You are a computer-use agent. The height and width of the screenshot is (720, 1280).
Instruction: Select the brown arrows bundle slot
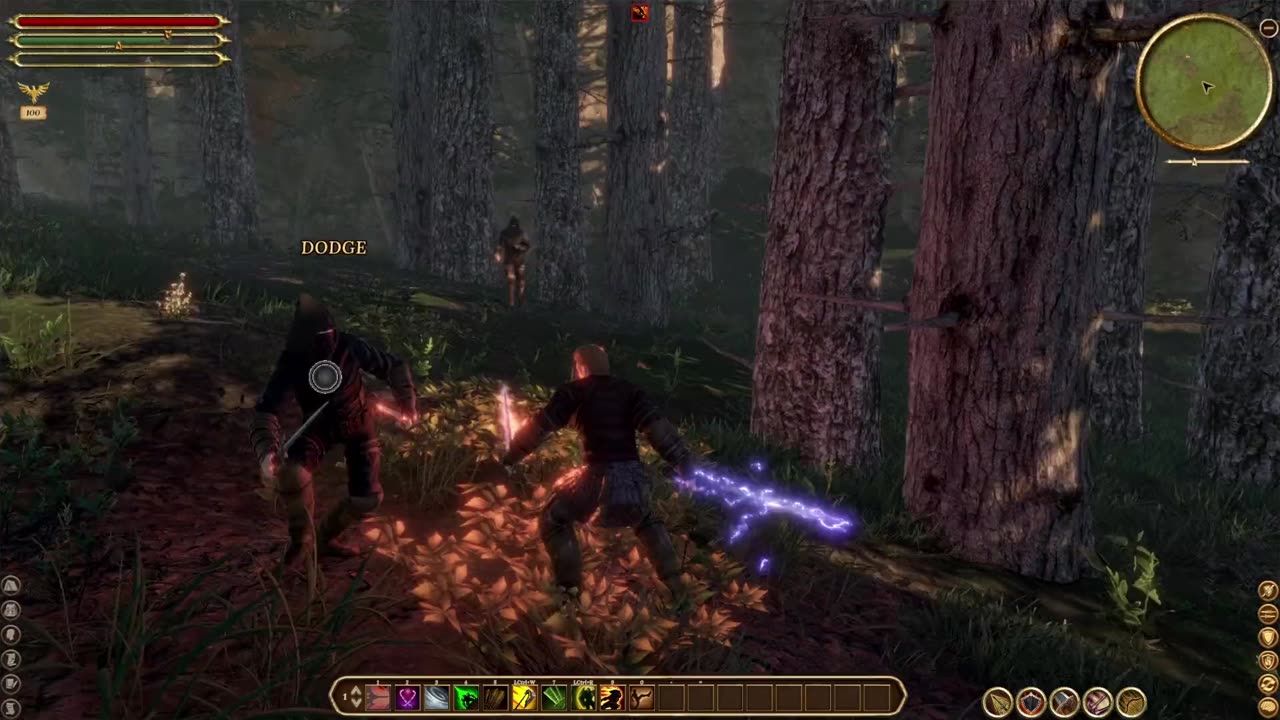pyautogui.click(x=495, y=698)
